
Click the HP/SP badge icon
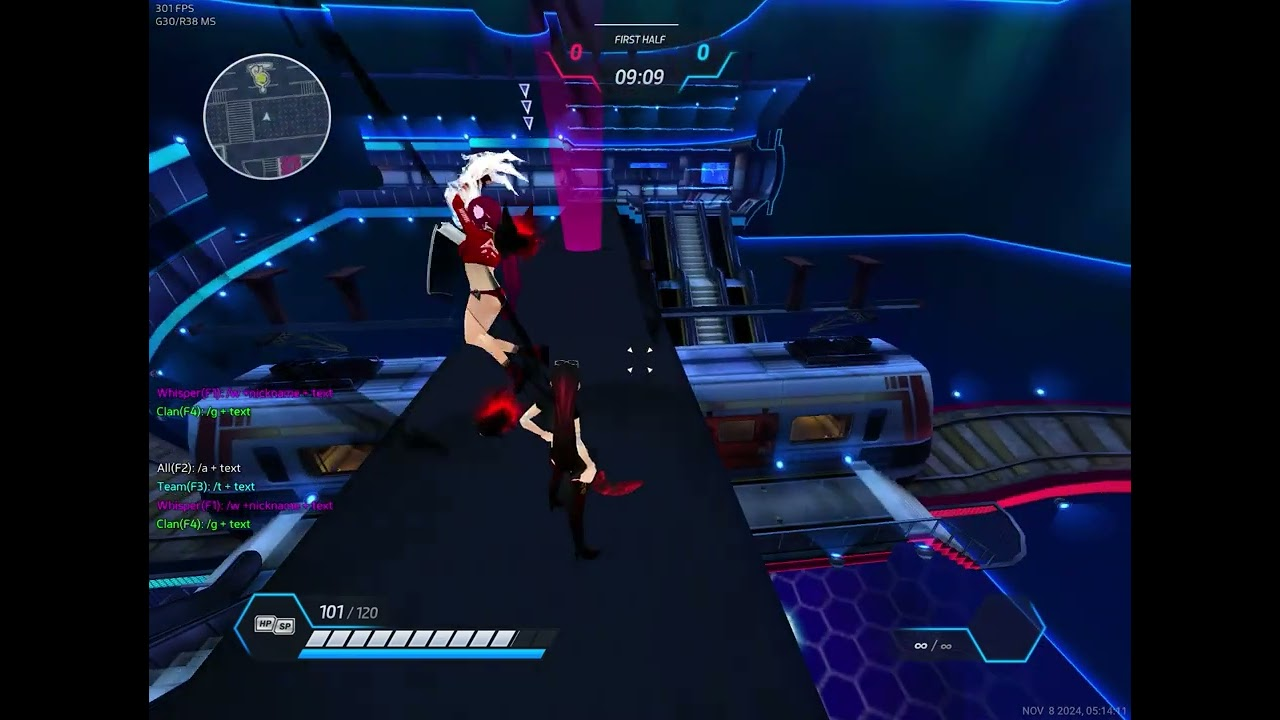(x=274, y=625)
